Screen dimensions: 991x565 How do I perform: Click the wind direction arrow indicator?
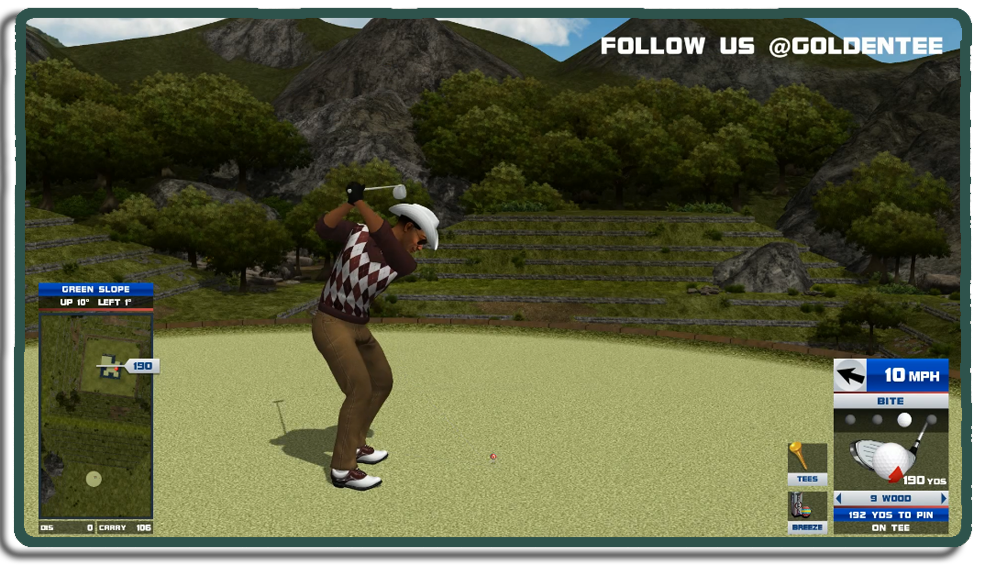(x=850, y=376)
